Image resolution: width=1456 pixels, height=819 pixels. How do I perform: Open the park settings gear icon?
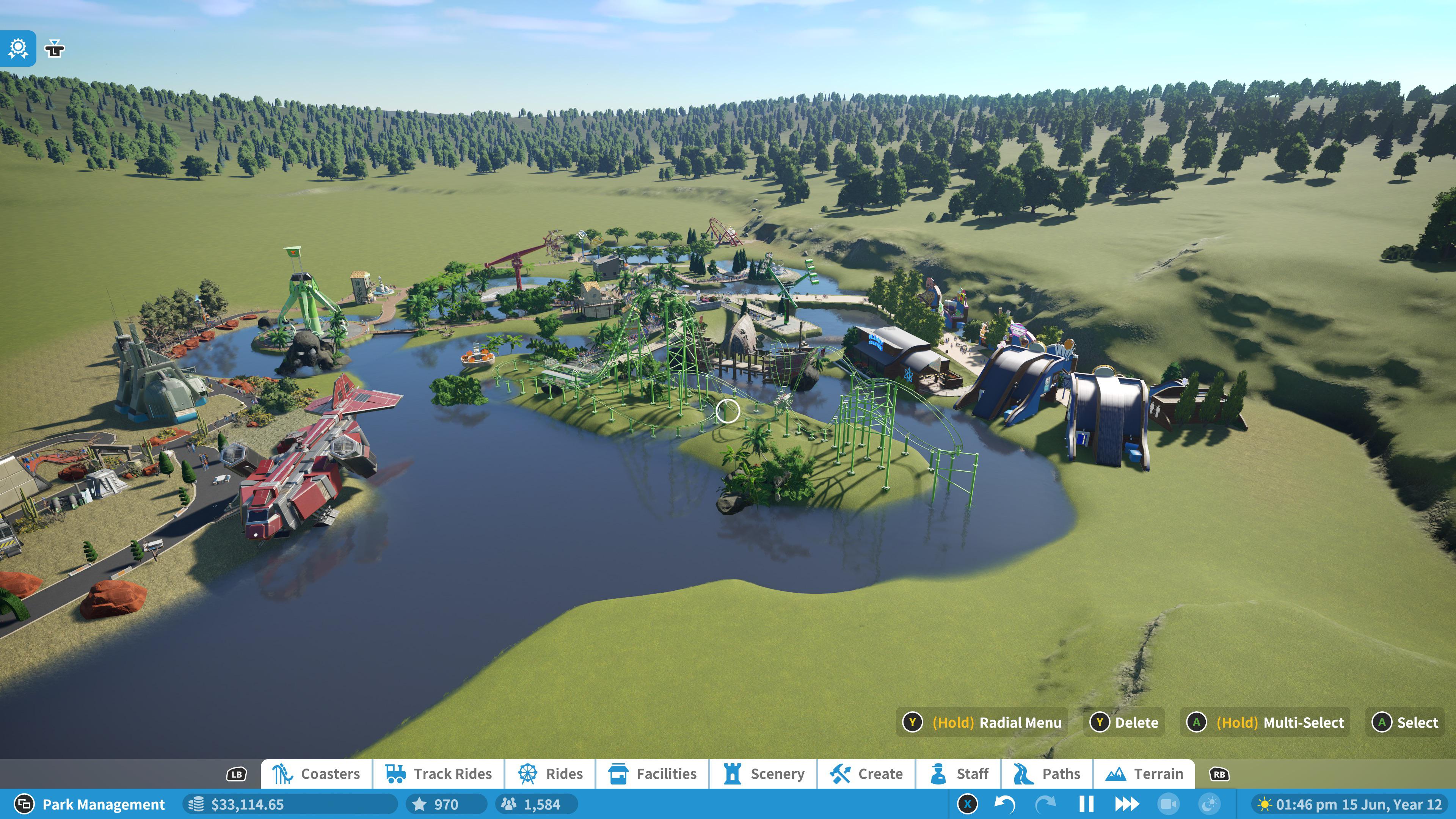click(x=17, y=48)
